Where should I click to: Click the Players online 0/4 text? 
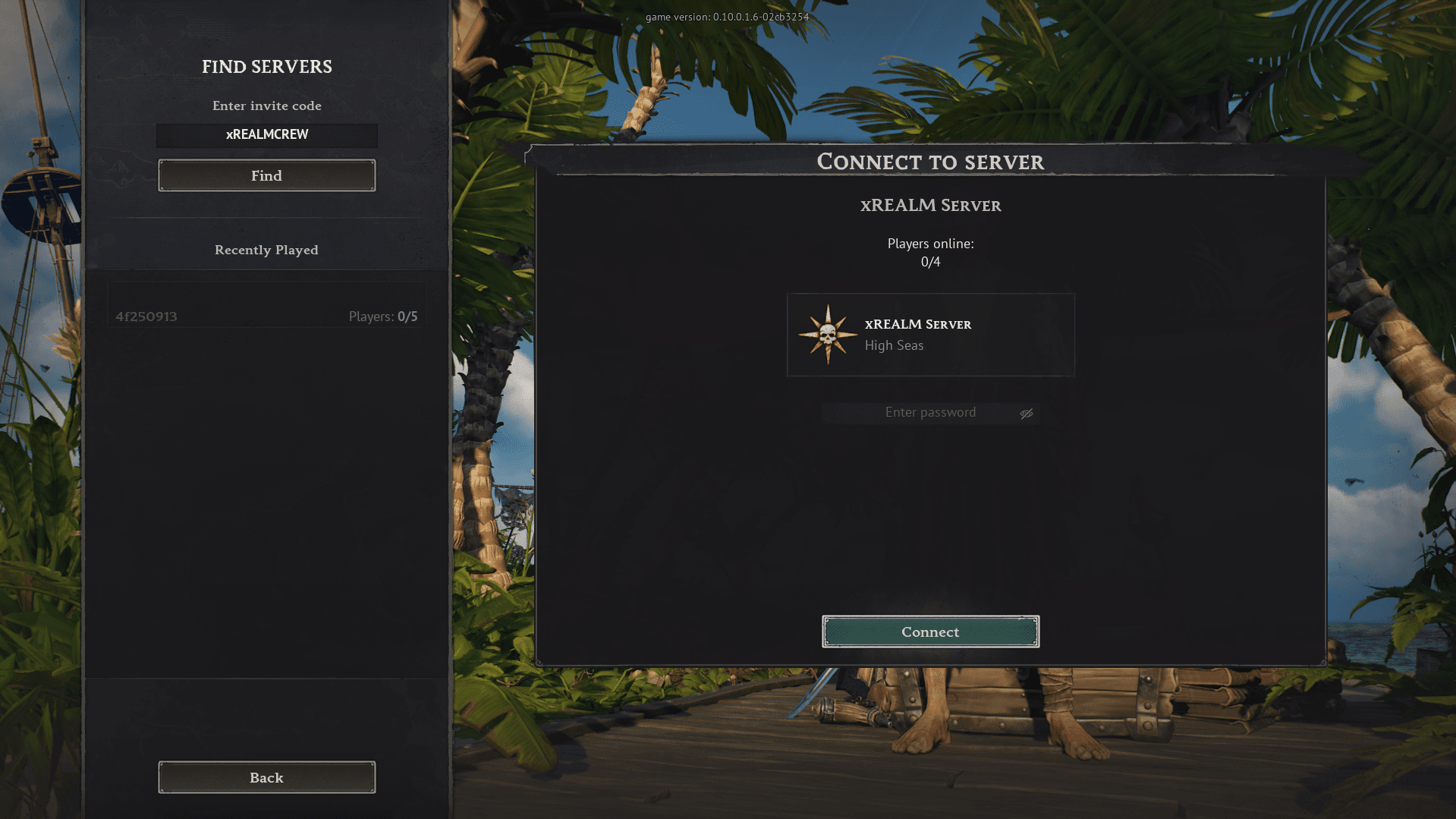point(931,251)
